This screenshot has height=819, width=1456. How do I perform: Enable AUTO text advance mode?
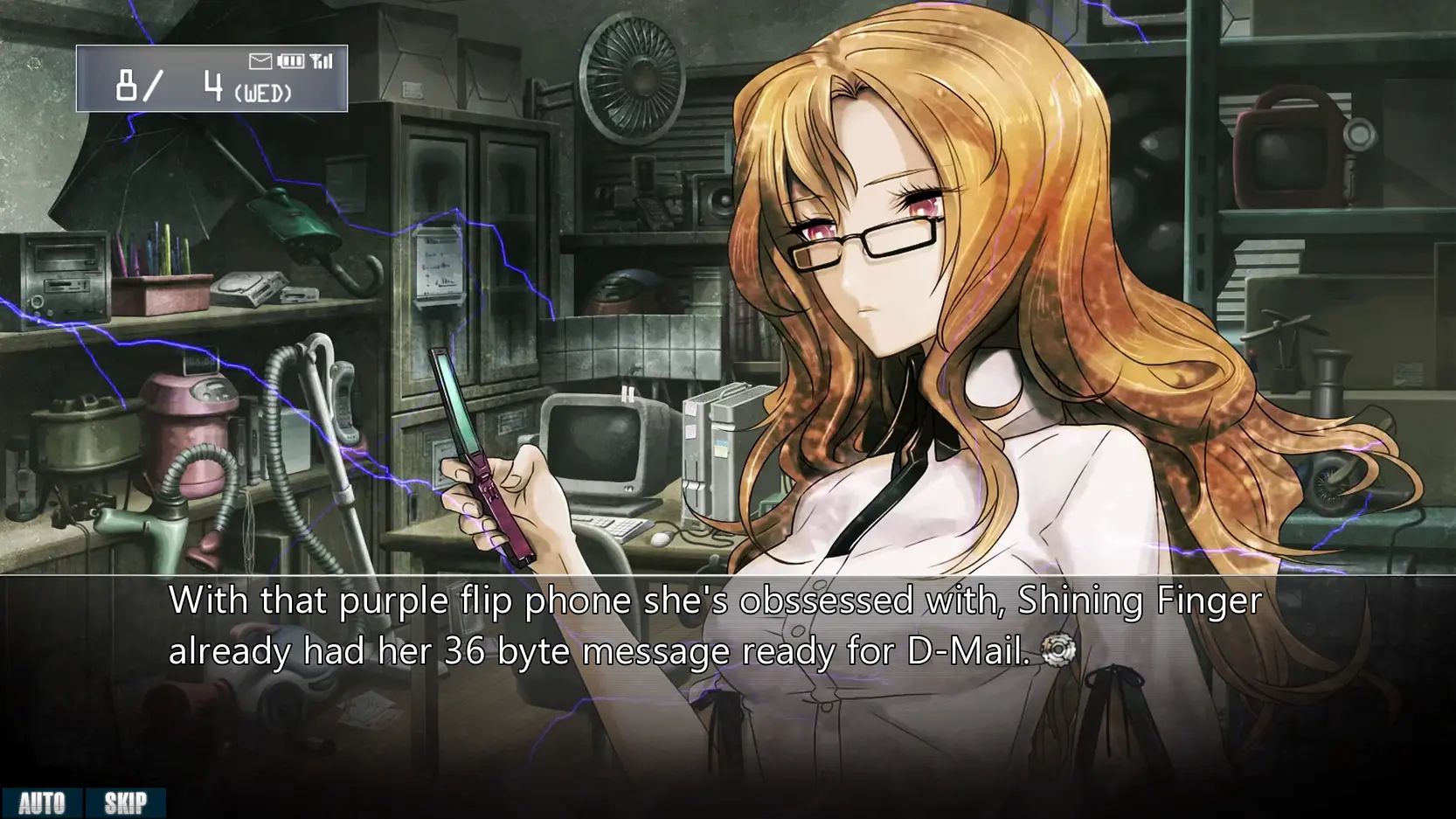42,803
